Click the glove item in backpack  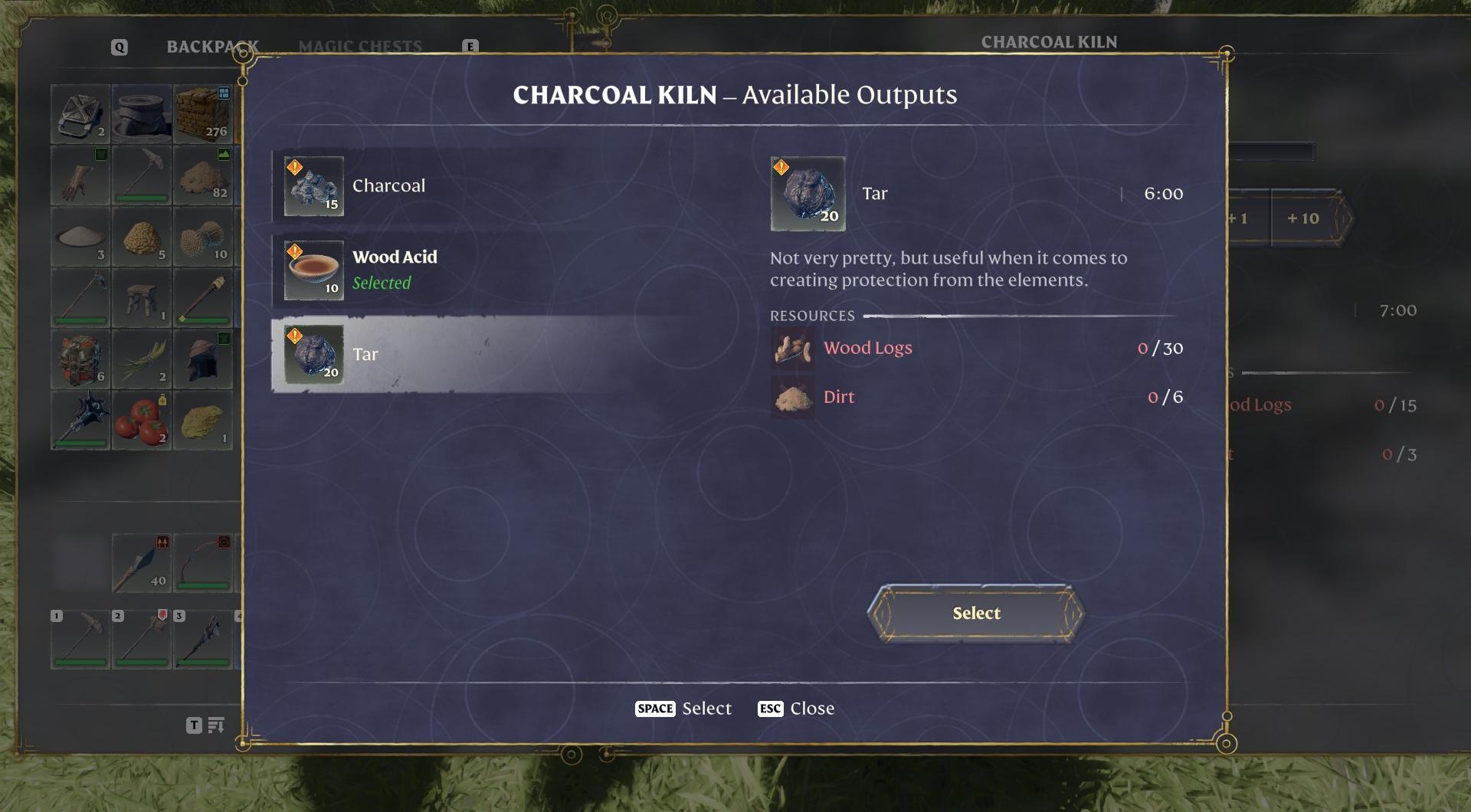(x=80, y=175)
